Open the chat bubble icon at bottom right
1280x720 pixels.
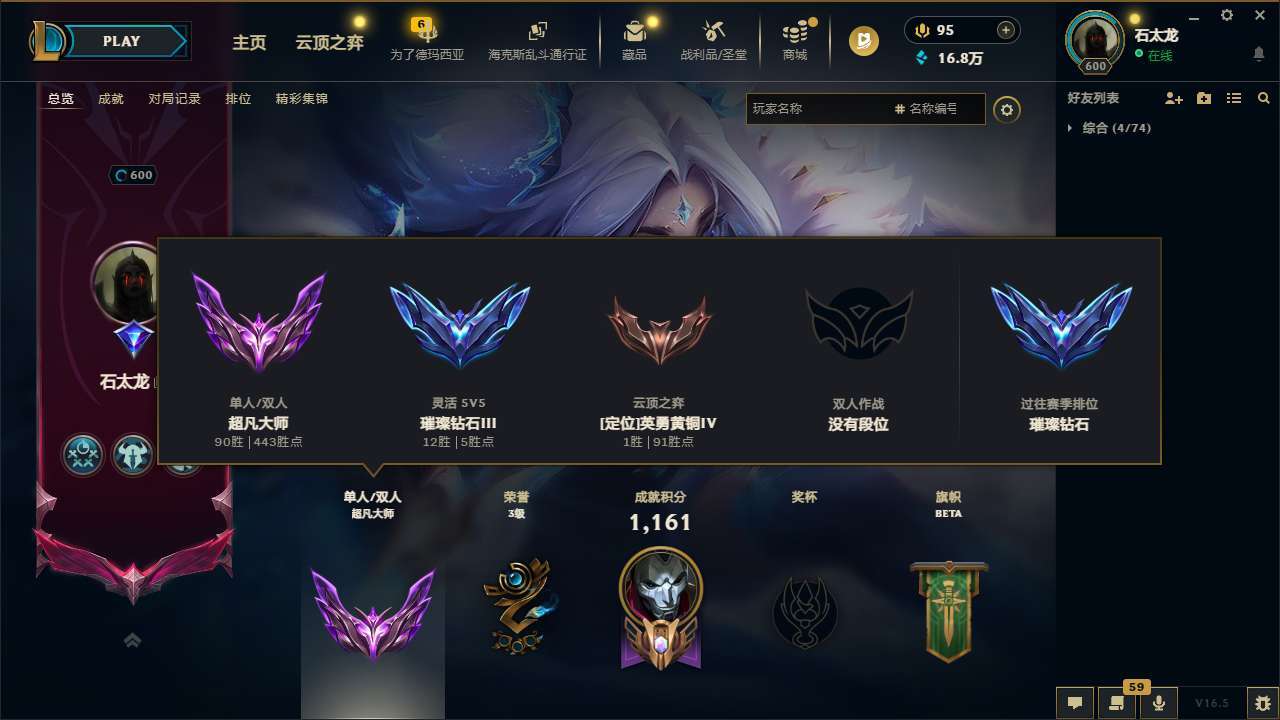(x=1074, y=703)
